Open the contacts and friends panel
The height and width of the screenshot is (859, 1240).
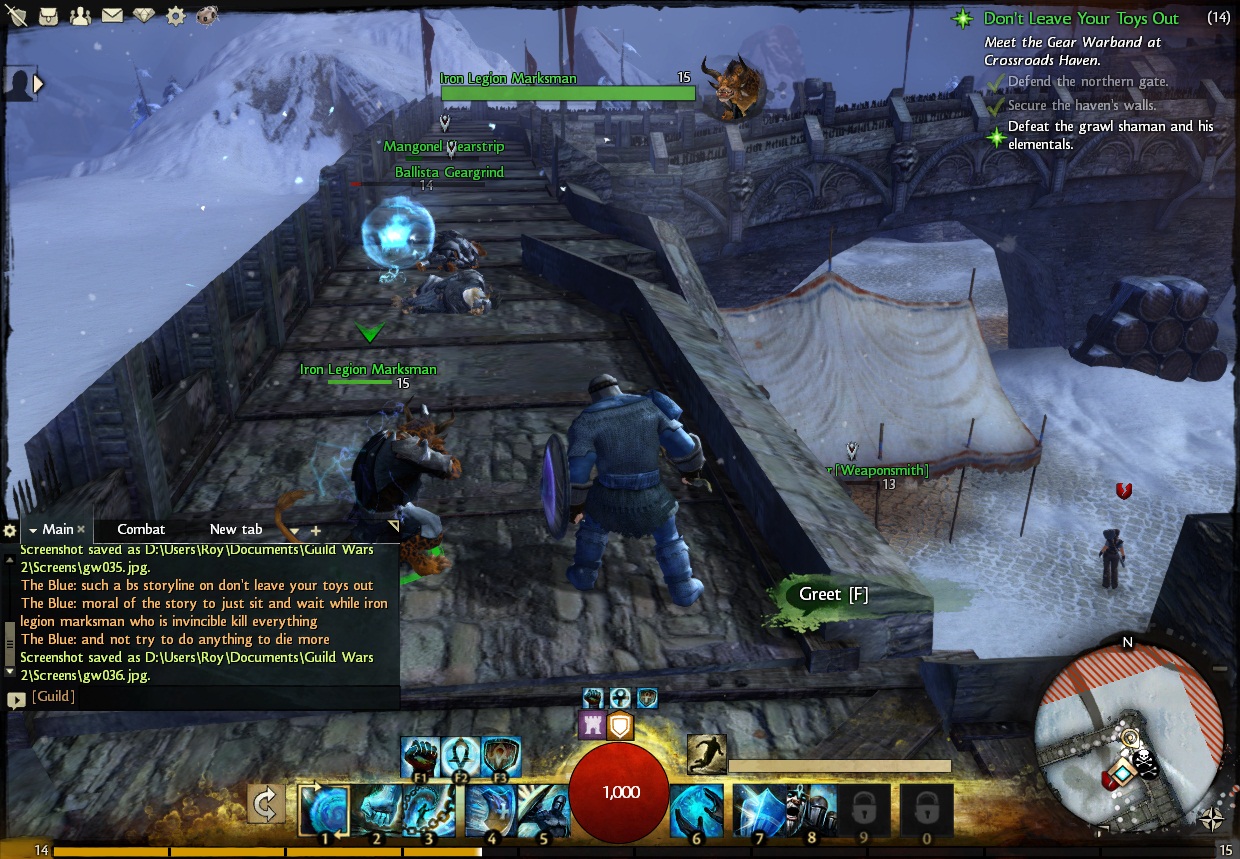[80, 15]
